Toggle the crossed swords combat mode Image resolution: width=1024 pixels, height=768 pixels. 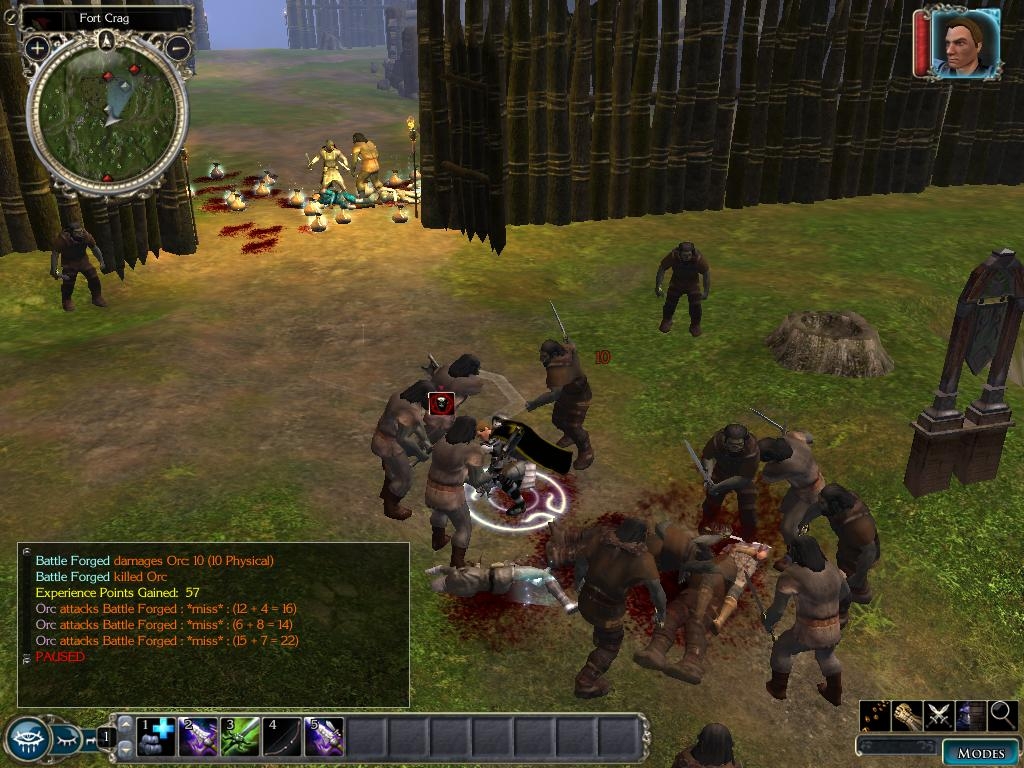pyautogui.click(x=939, y=715)
